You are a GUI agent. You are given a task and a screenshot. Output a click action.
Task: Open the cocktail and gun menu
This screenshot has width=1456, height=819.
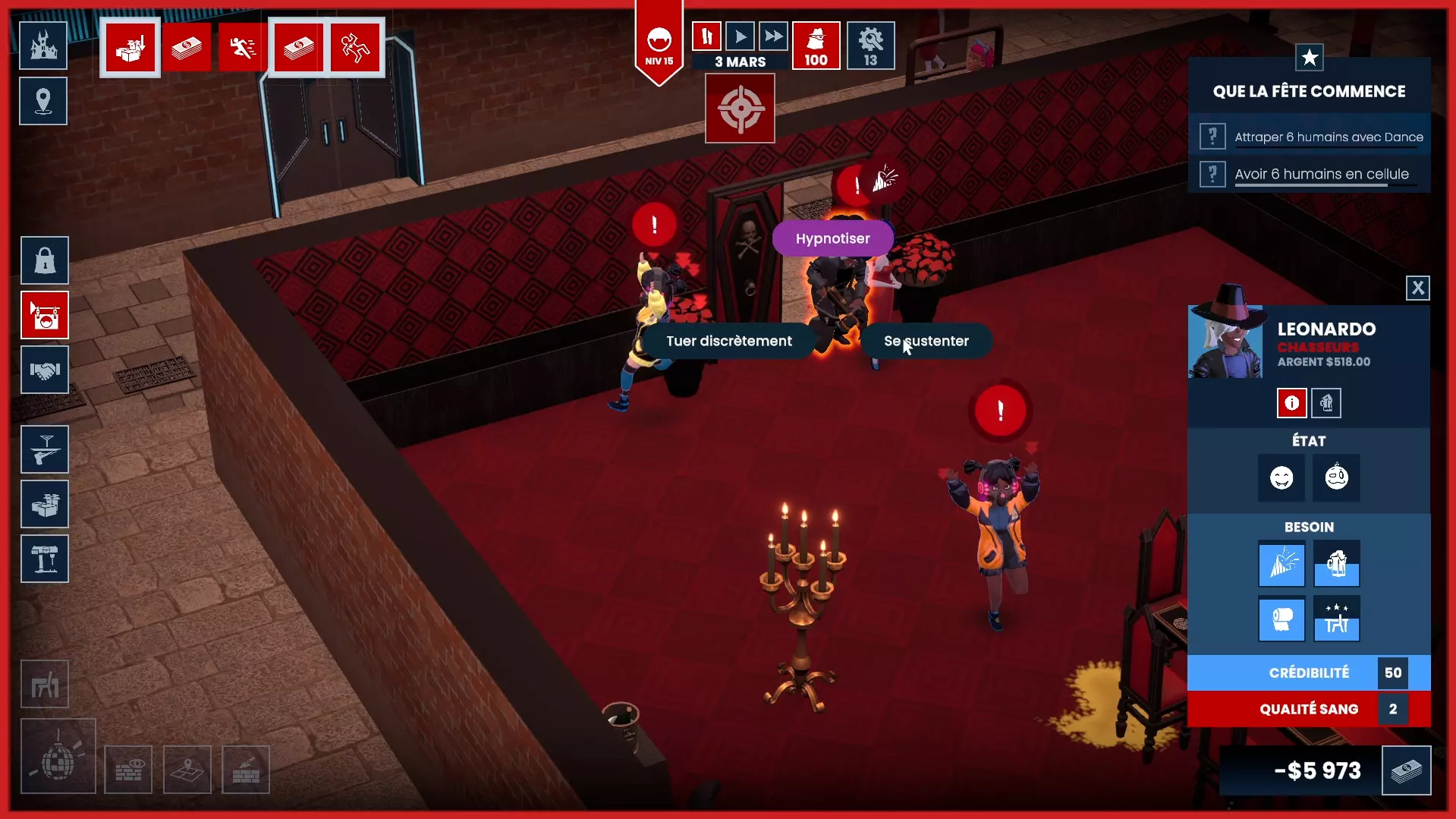click(45, 449)
